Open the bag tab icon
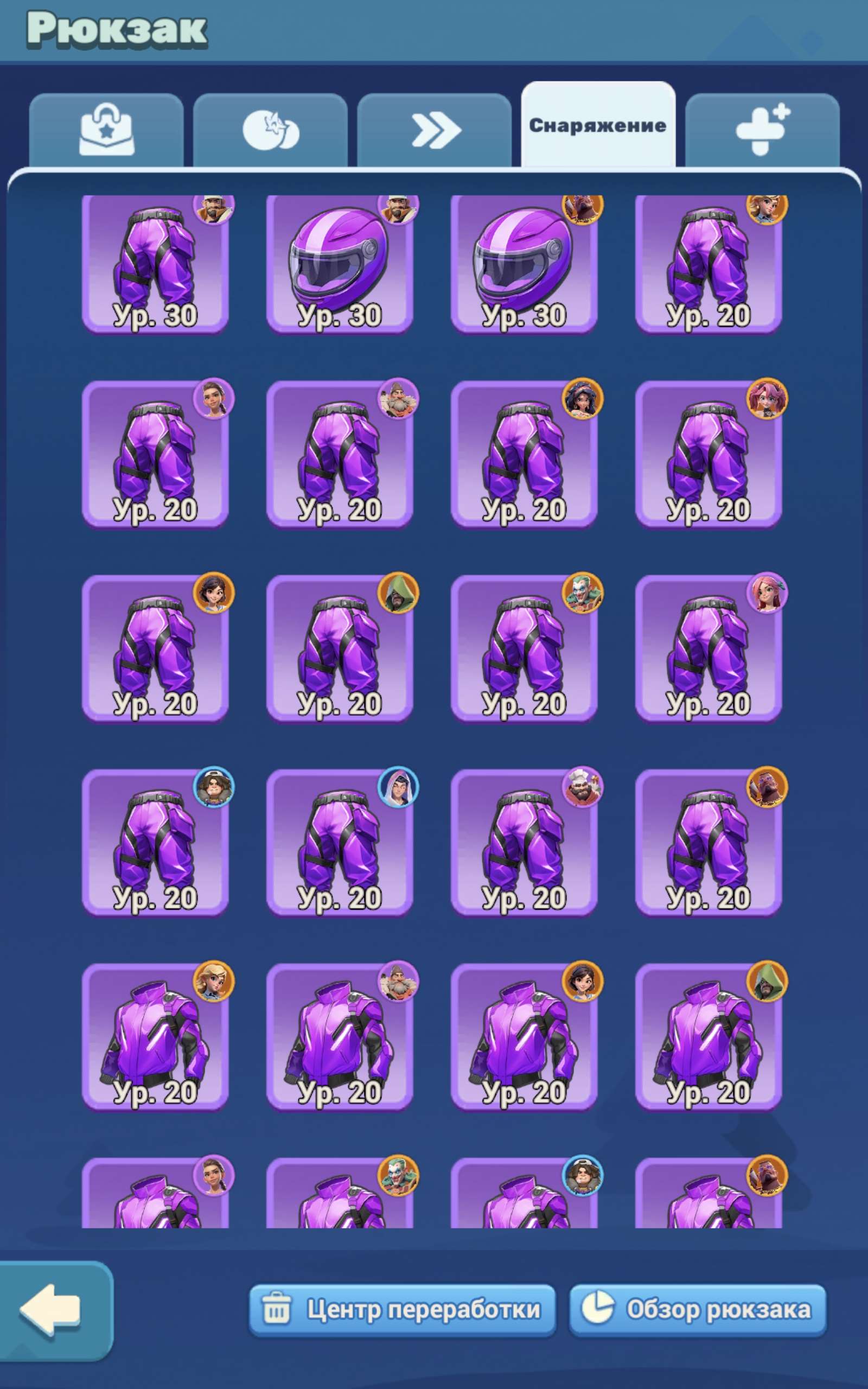 (109, 131)
